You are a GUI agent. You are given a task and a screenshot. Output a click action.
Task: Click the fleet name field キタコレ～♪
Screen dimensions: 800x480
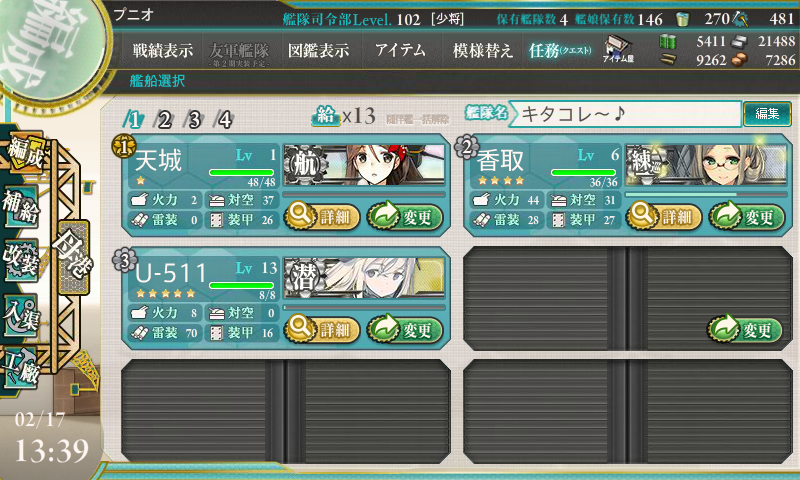628,114
